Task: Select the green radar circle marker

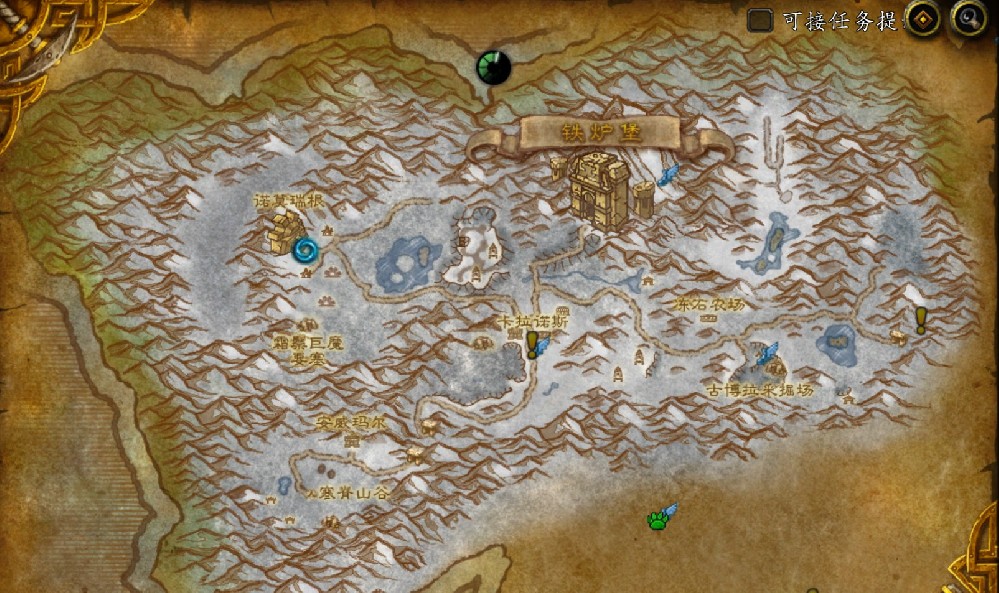Action: tap(493, 67)
